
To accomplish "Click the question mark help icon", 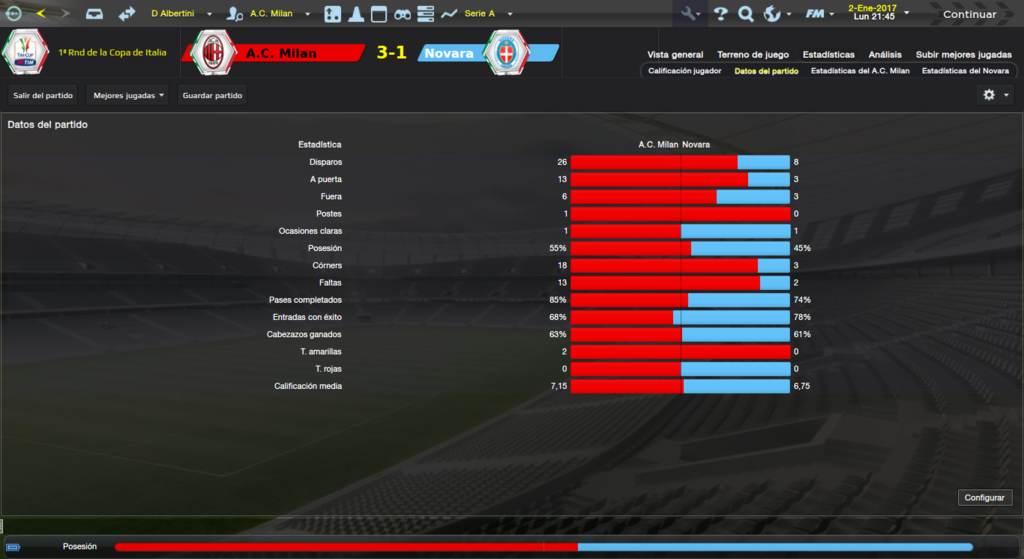I will point(720,14).
